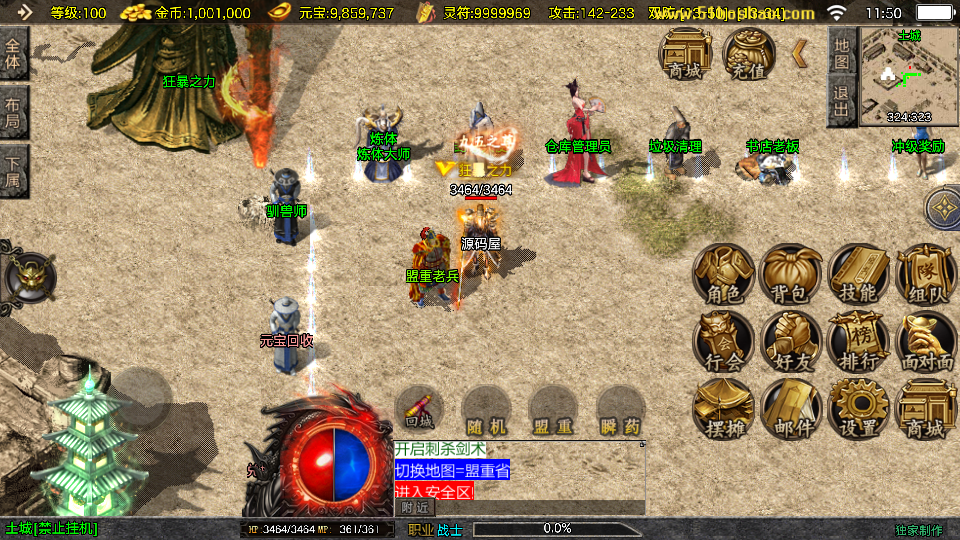Select the 全体 tab on left edge
This screenshot has width=960, height=540.
tap(13, 53)
